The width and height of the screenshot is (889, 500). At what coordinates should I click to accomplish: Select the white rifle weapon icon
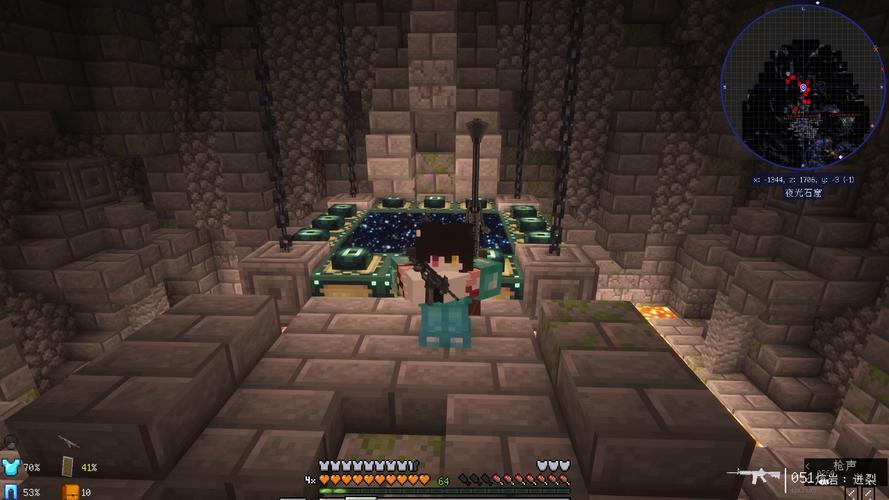[x=751, y=474]
